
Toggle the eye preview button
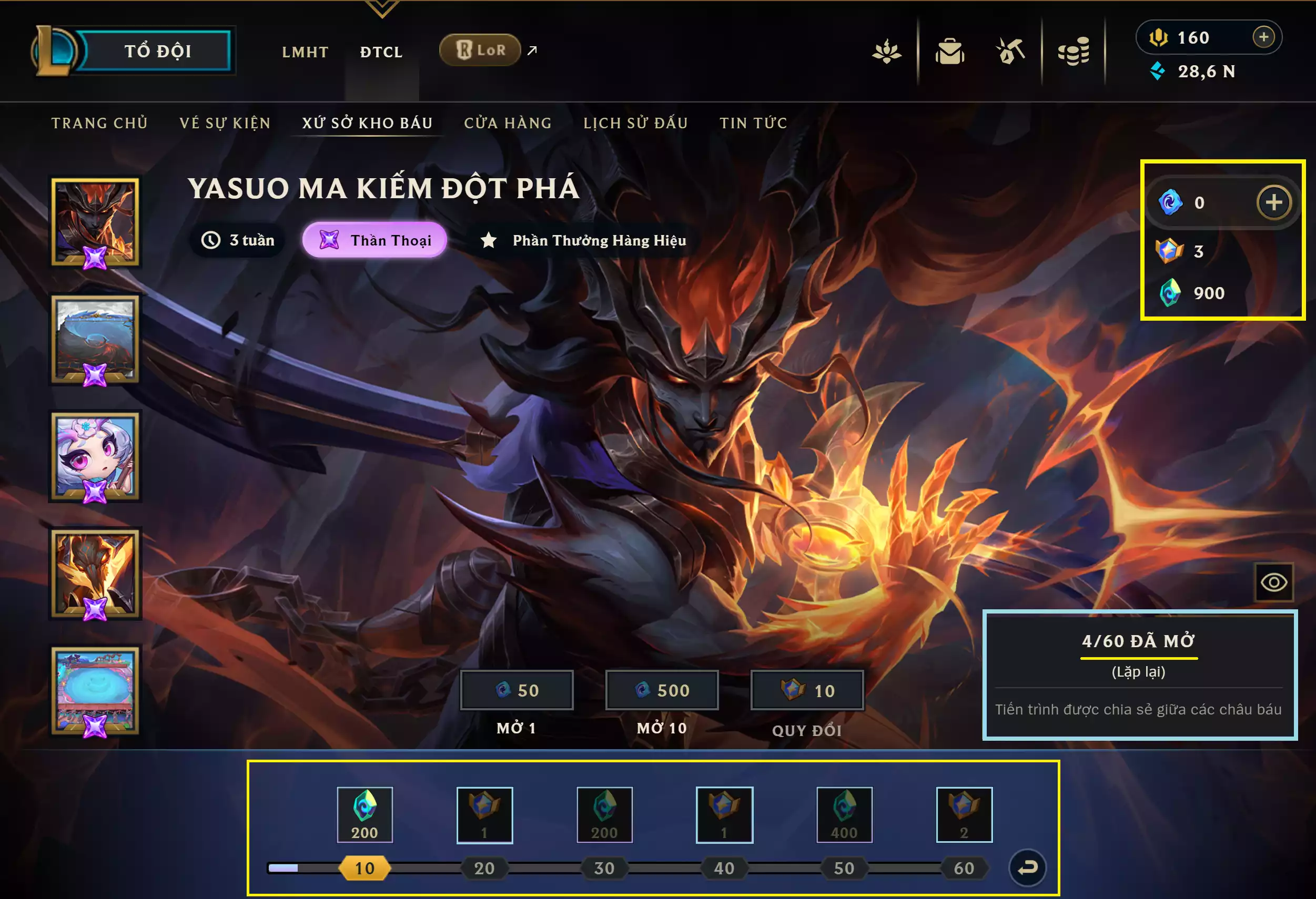tap(1273, 582)
